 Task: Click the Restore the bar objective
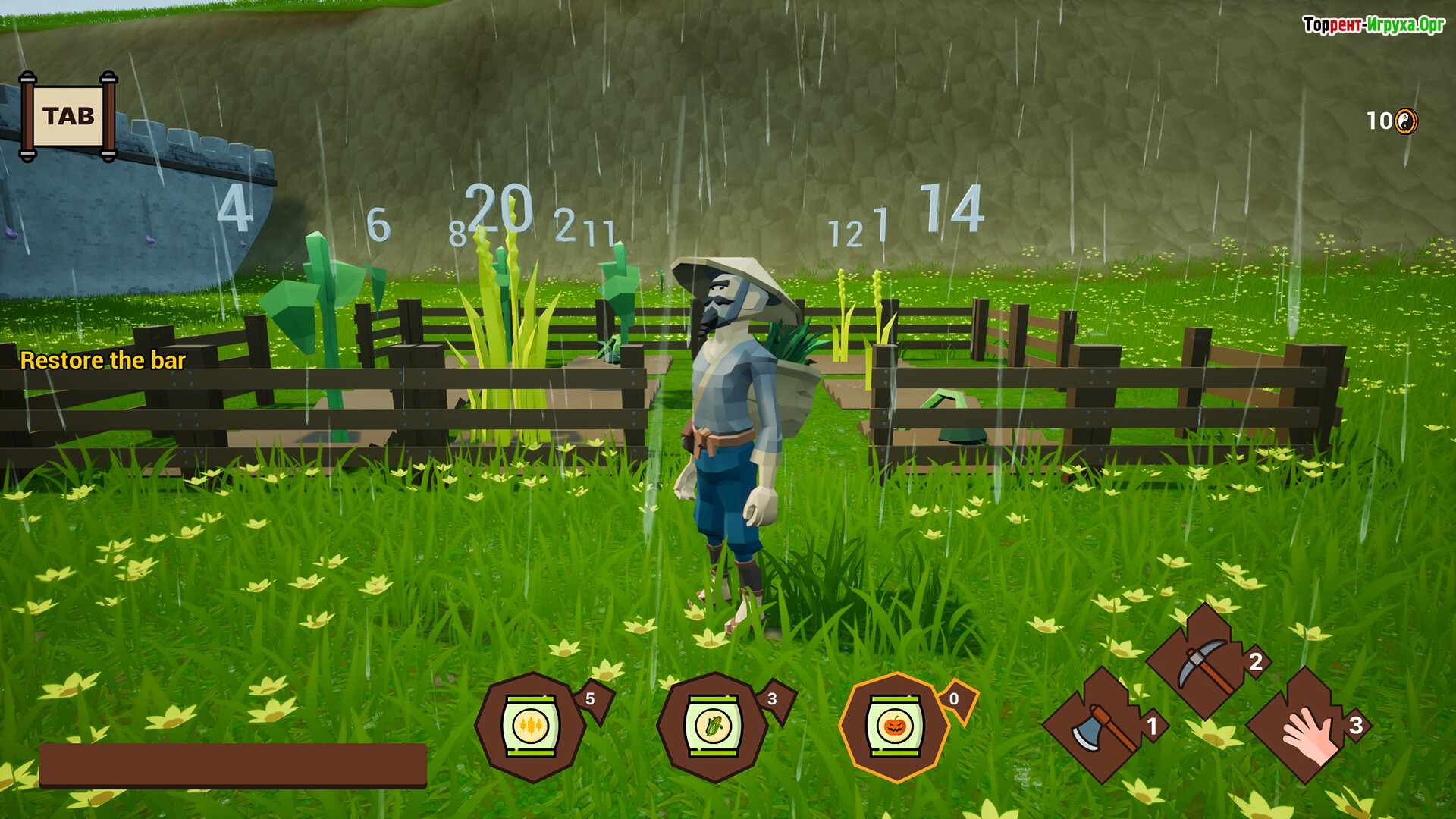(x=103, y=360)
